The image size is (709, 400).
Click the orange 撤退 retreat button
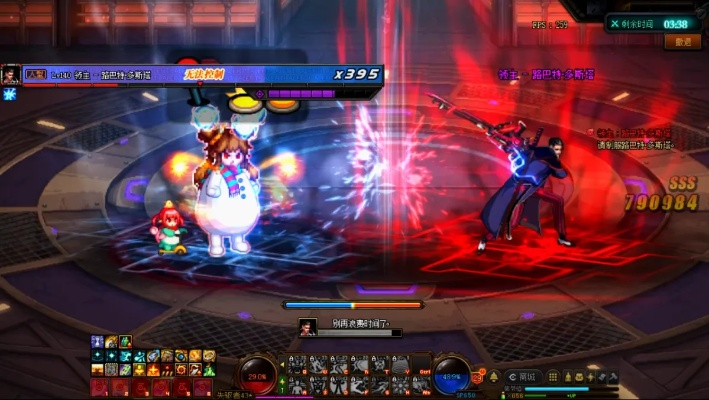683,42
